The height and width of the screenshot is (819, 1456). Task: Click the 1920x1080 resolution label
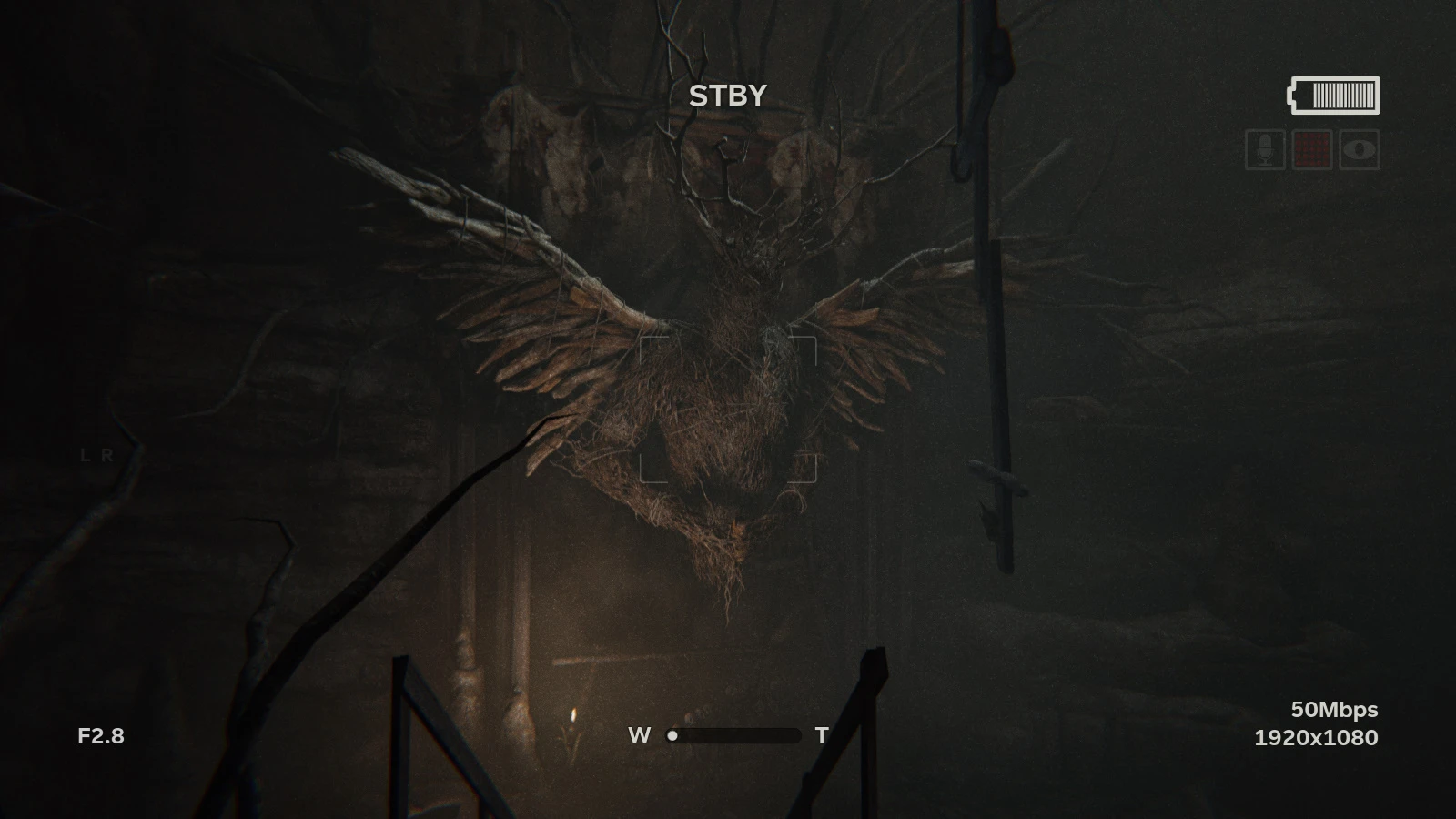(x=1316, y=737)
